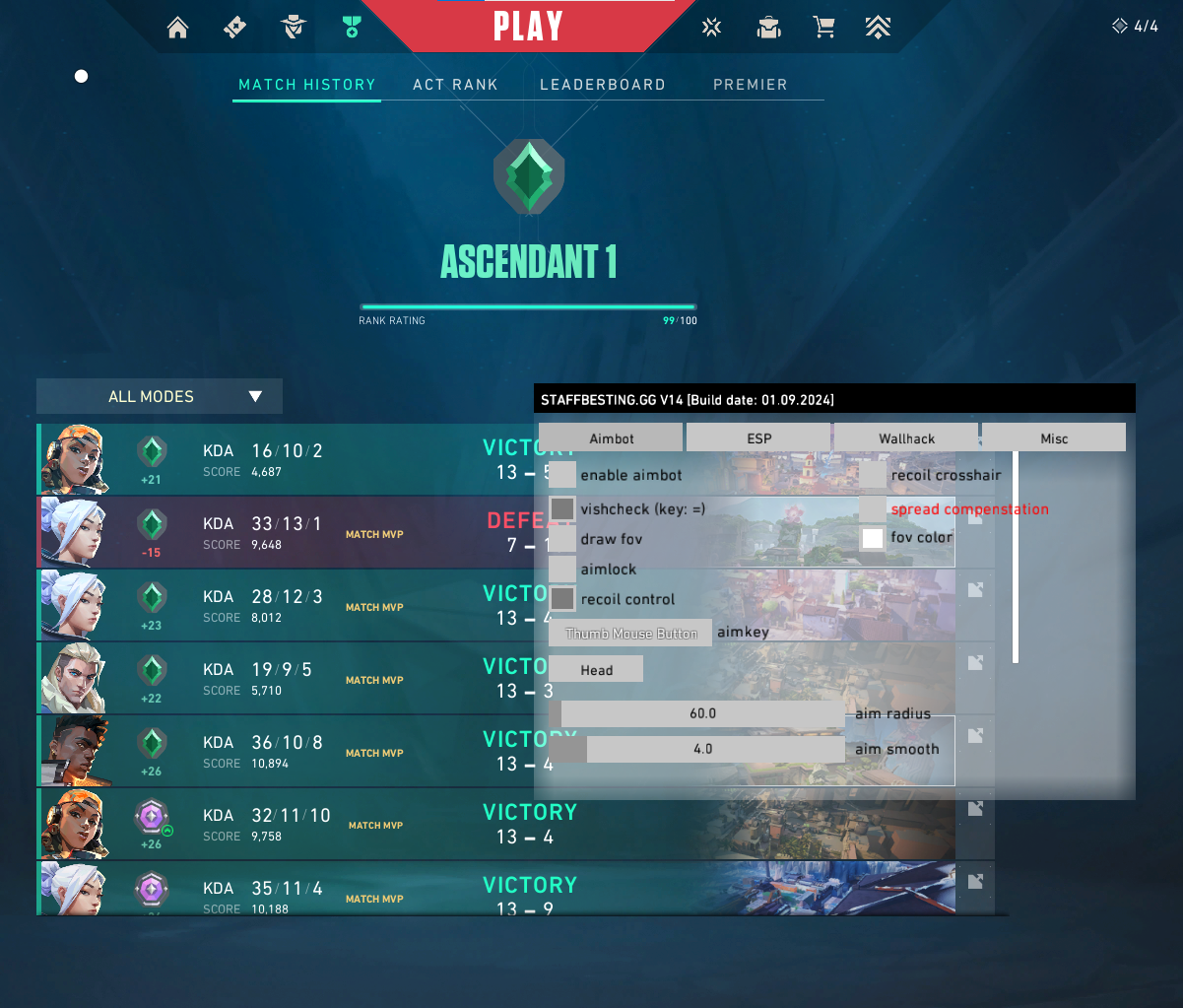Expand the All Modes dropdown
The height and width of the screenshot is (1008, 1183).
tap(160, 396)
